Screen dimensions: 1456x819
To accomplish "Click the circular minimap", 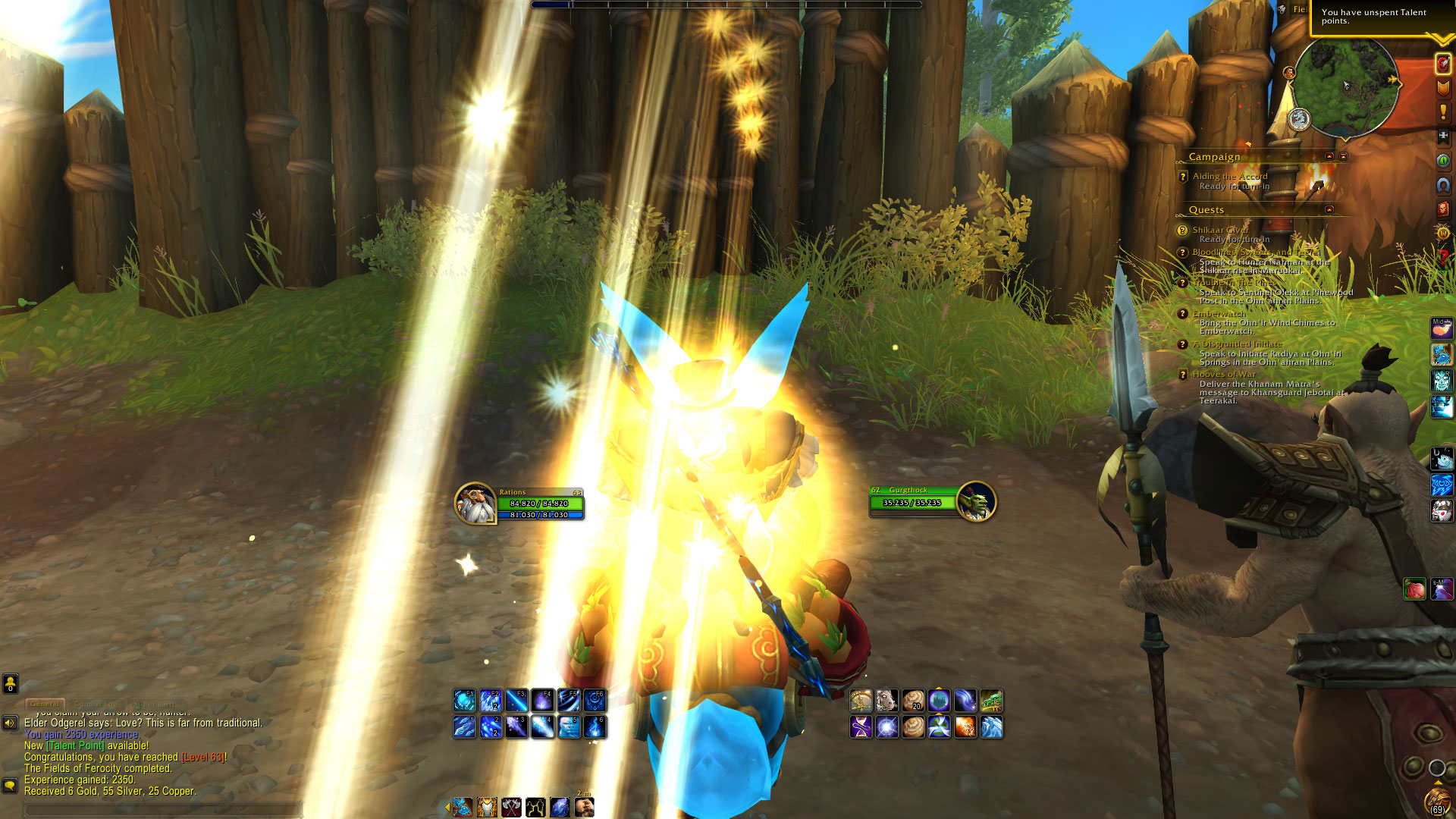I will (x=1345, y=87).
